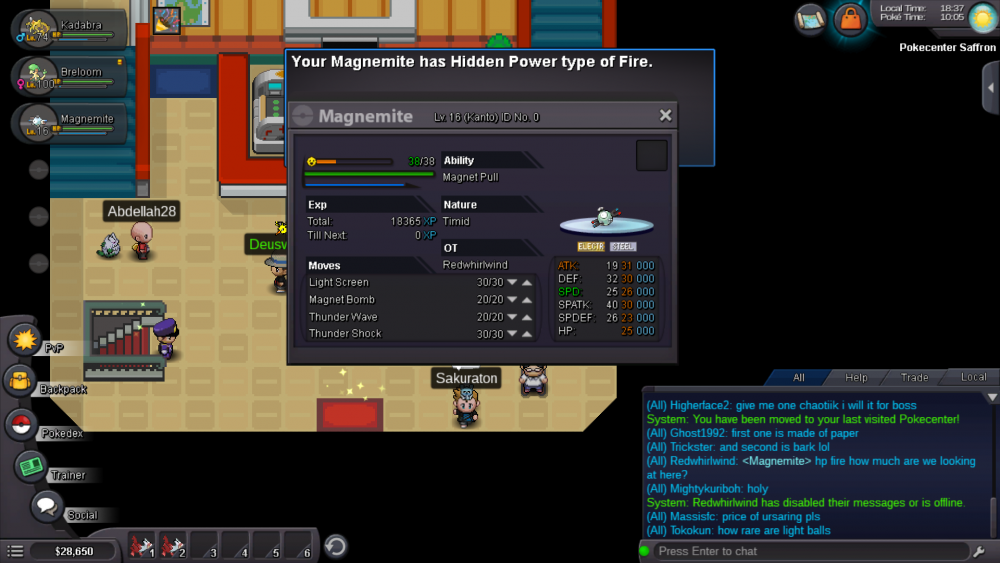1000x563 pixels.
Task: Close the Magnemite summary window
Action: tap(665, 116)
